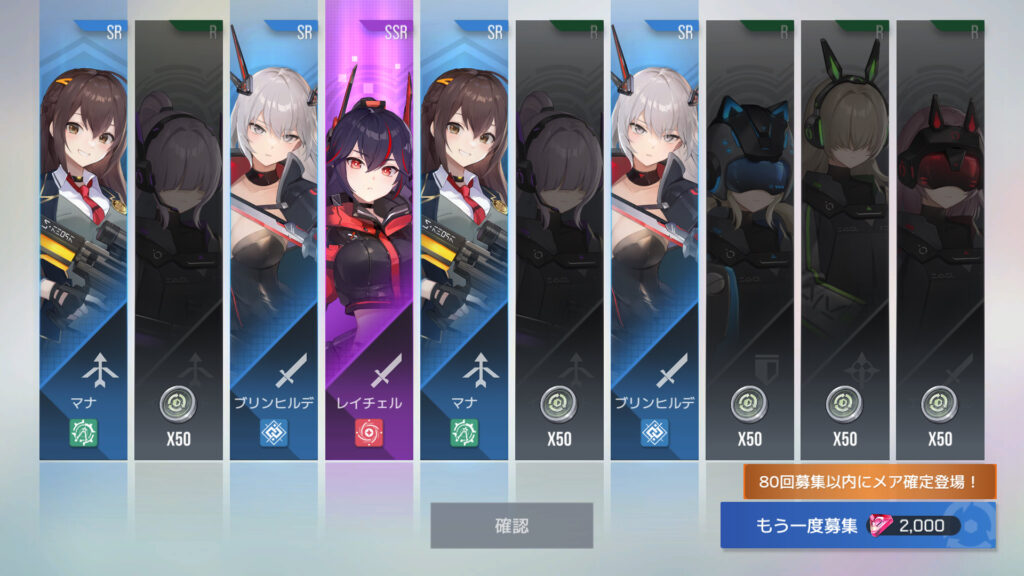This screenshot has width=1024, height=576.
Task: Choose the R card with the blue cat helmet
Action: tap(749, 240)
